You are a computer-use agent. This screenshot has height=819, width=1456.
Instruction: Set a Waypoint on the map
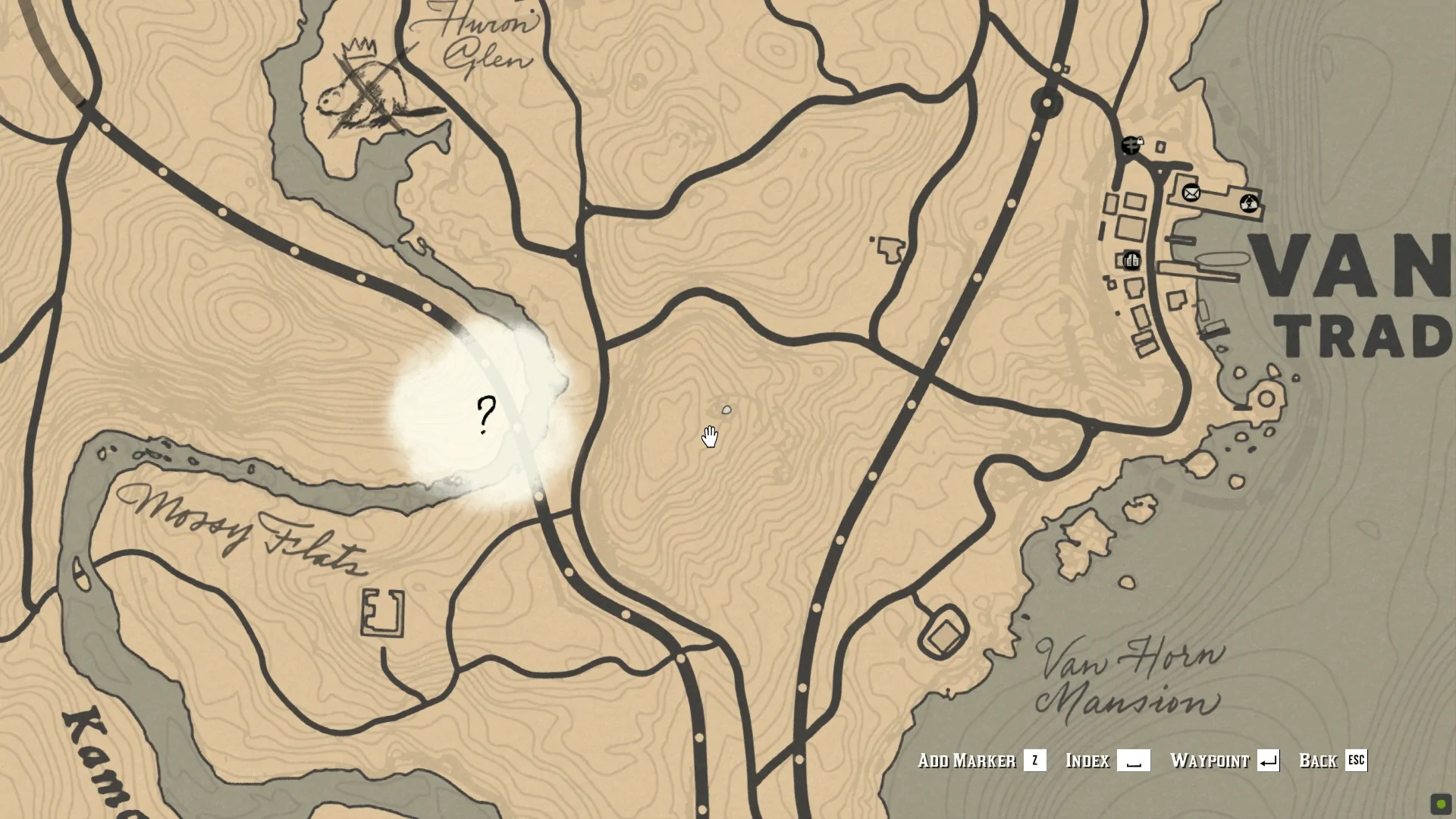click(1210, 761)
